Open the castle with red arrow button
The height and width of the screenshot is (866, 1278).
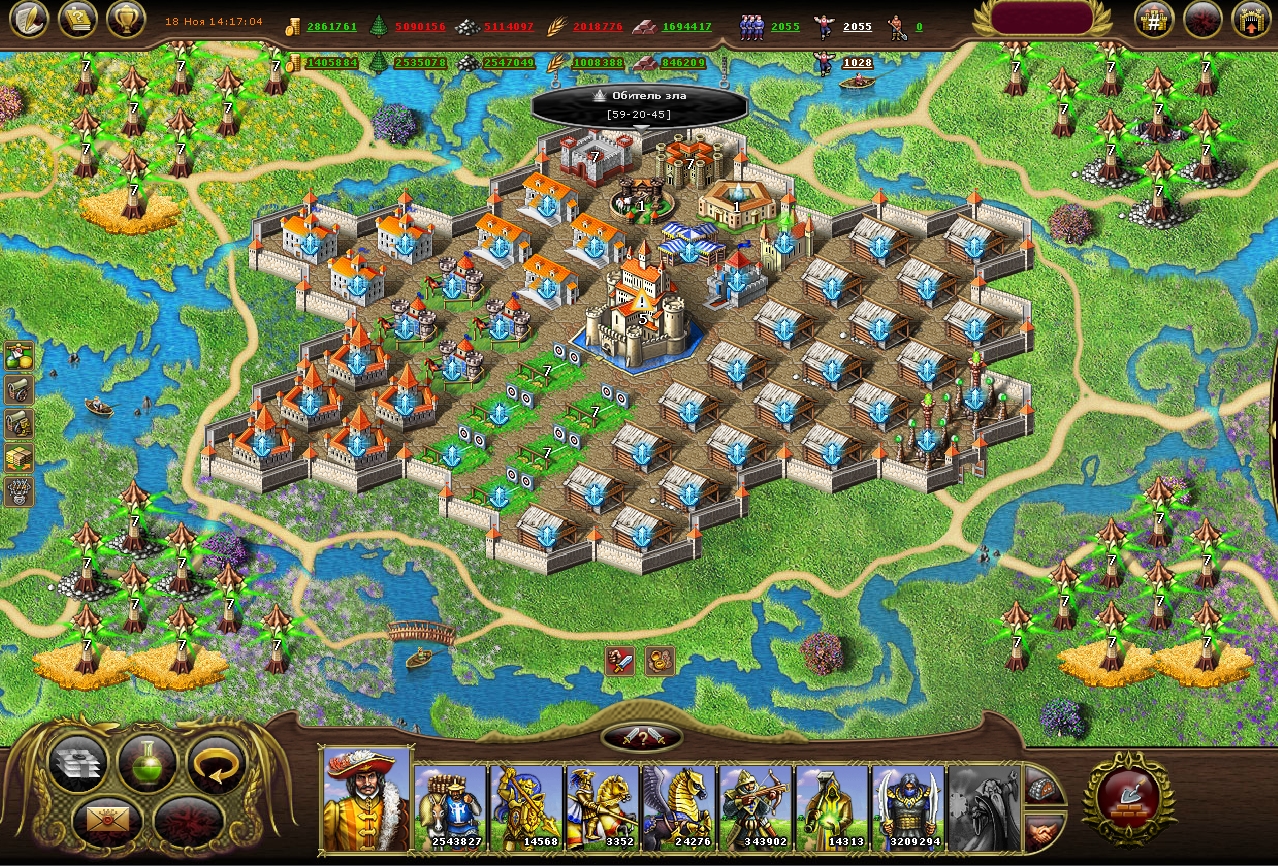pyautogui.click(x=1250, y=19)
